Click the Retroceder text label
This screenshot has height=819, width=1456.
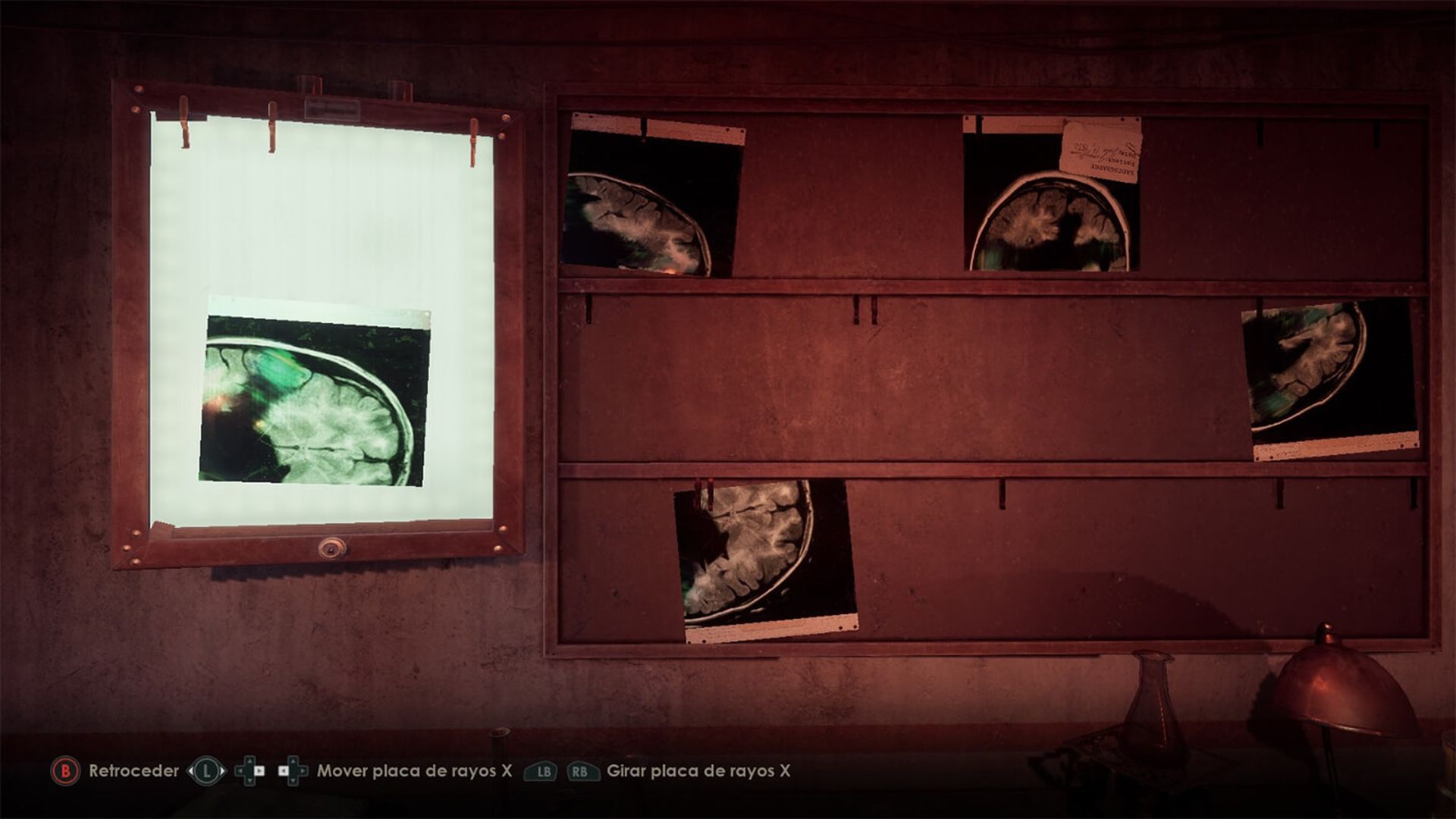pyautogui.click(x=133, y=771)
